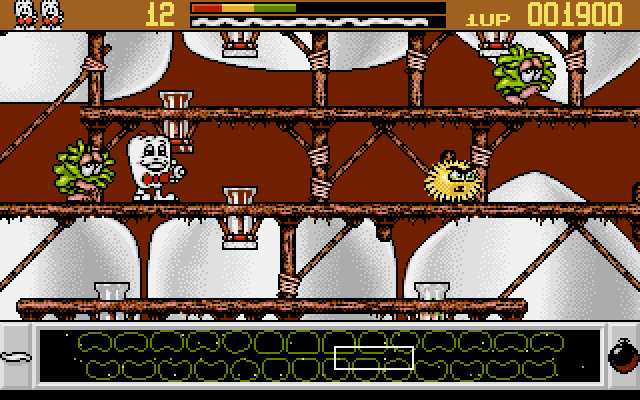The width and height of the screenshot is (640, 400).
Task: Pick the bomb icon beside the minimap
Action: click(x=620, y=356)
